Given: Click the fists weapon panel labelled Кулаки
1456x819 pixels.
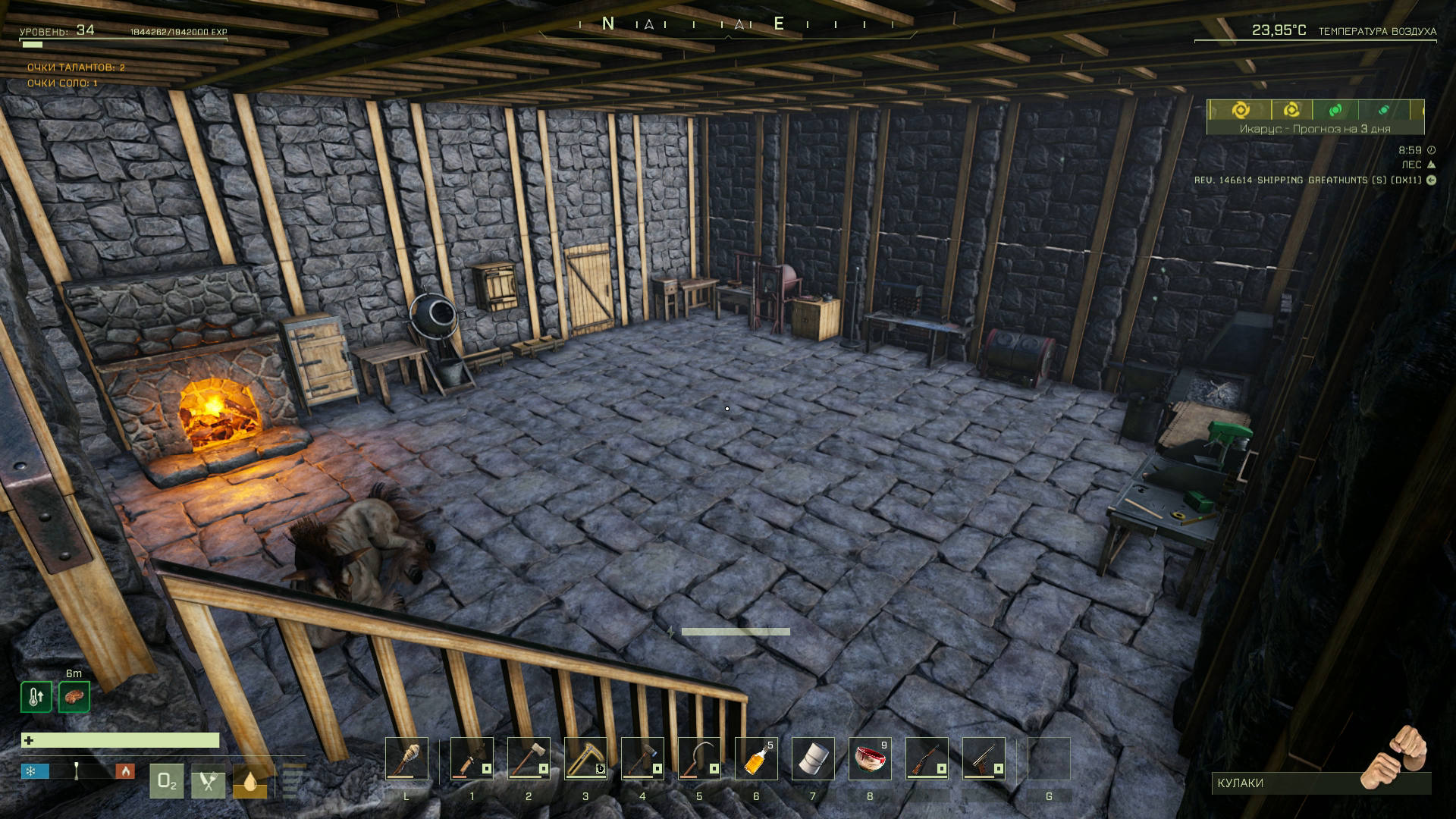Looking at the screenshot, I should tap(1319, 783).
